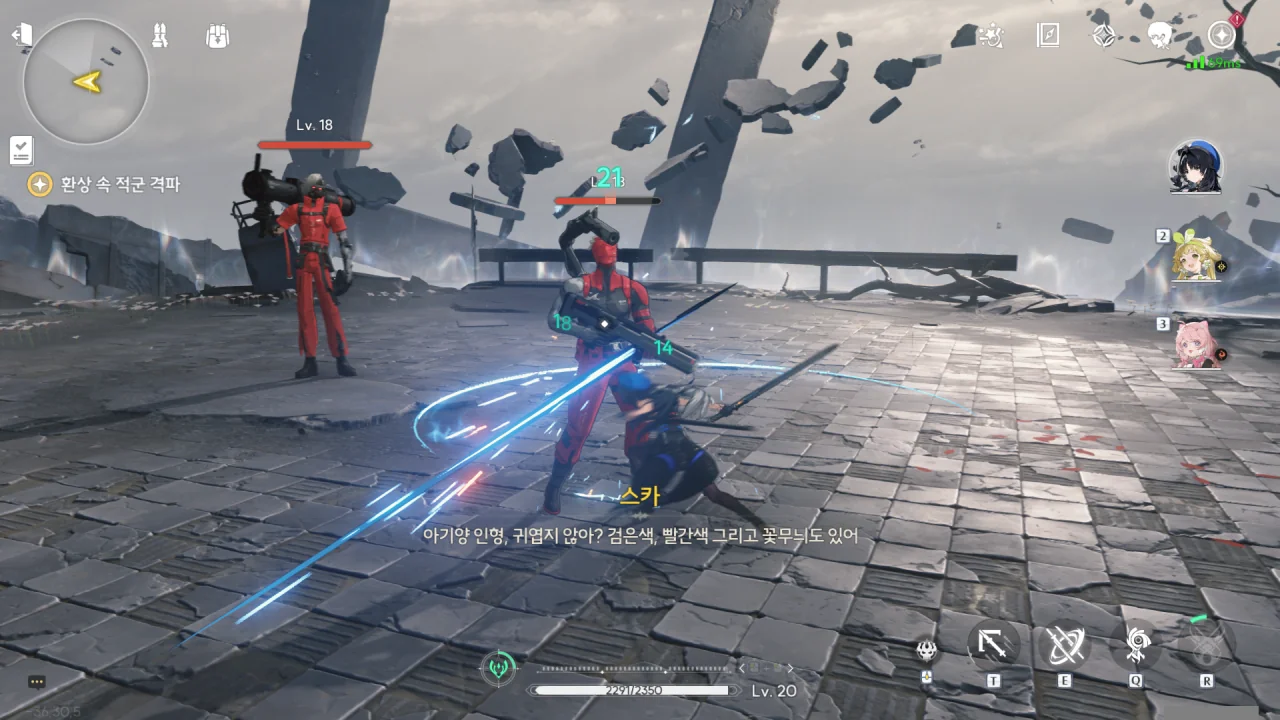Open the character head profile icon

pyautogui.click(x=1160, y=36)
